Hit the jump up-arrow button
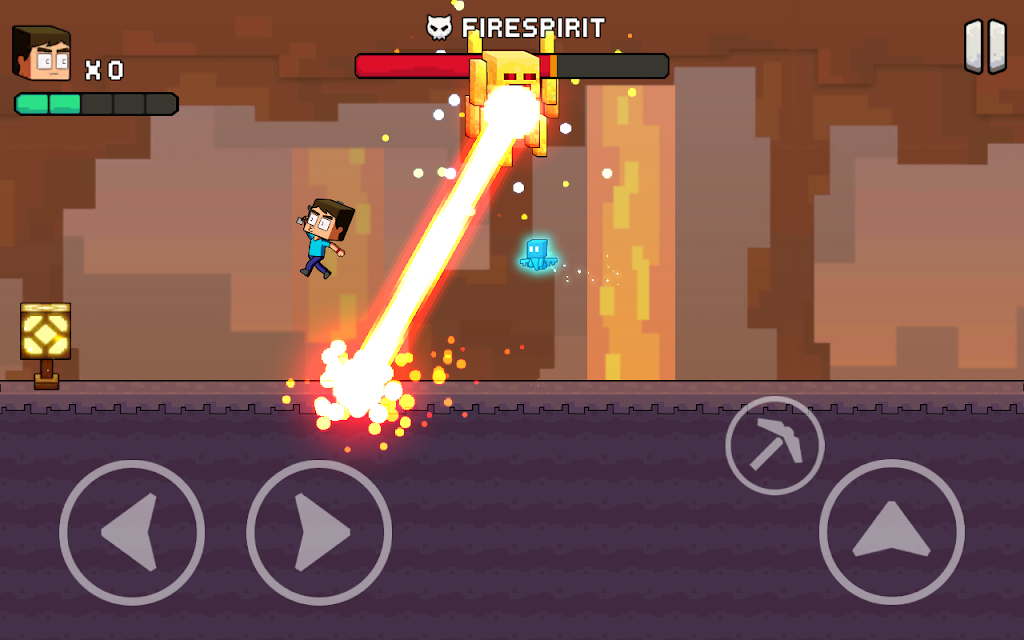Viewport: 1024px width, 640px height. point(891,532)
